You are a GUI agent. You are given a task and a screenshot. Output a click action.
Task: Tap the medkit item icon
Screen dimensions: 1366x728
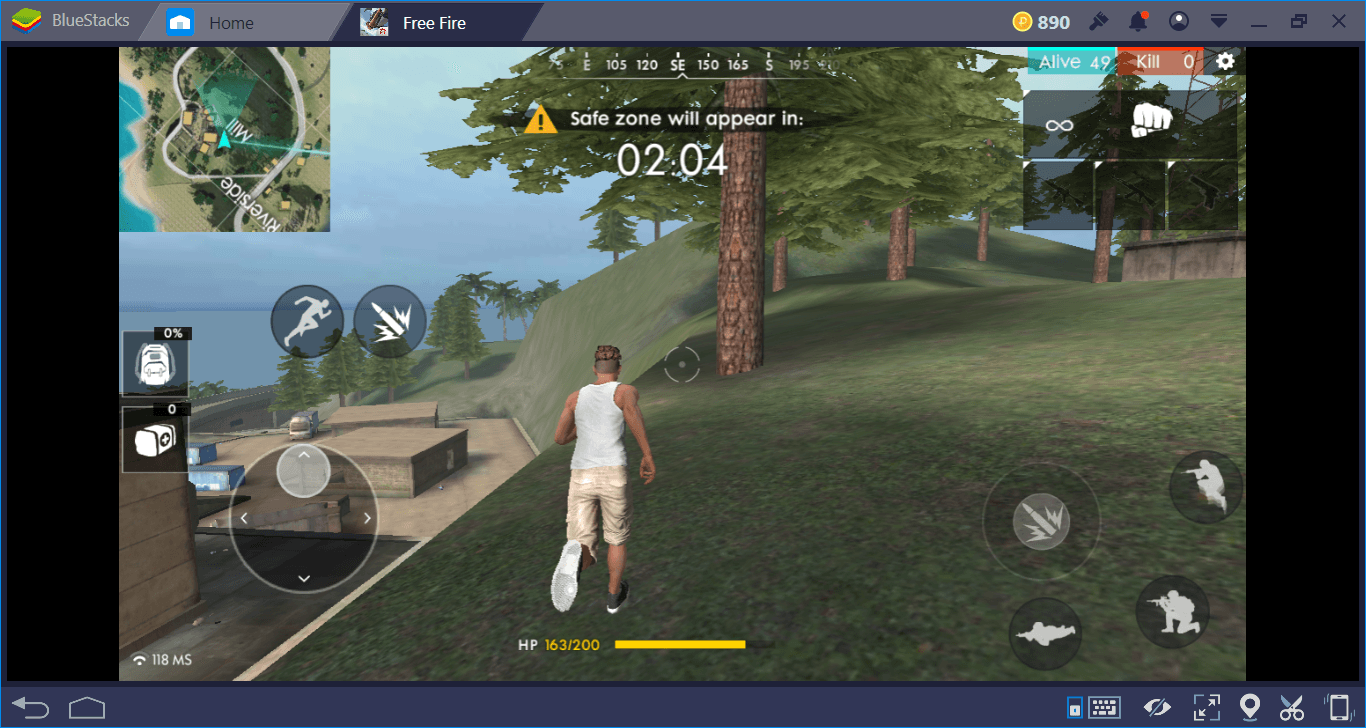click(x=156, y=438)
